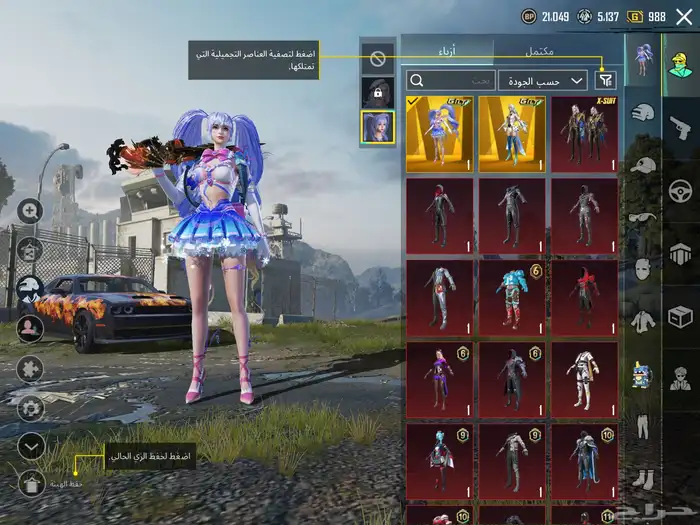Open the cardboard box category
700x525 pixels.
[x=680, y=318]
